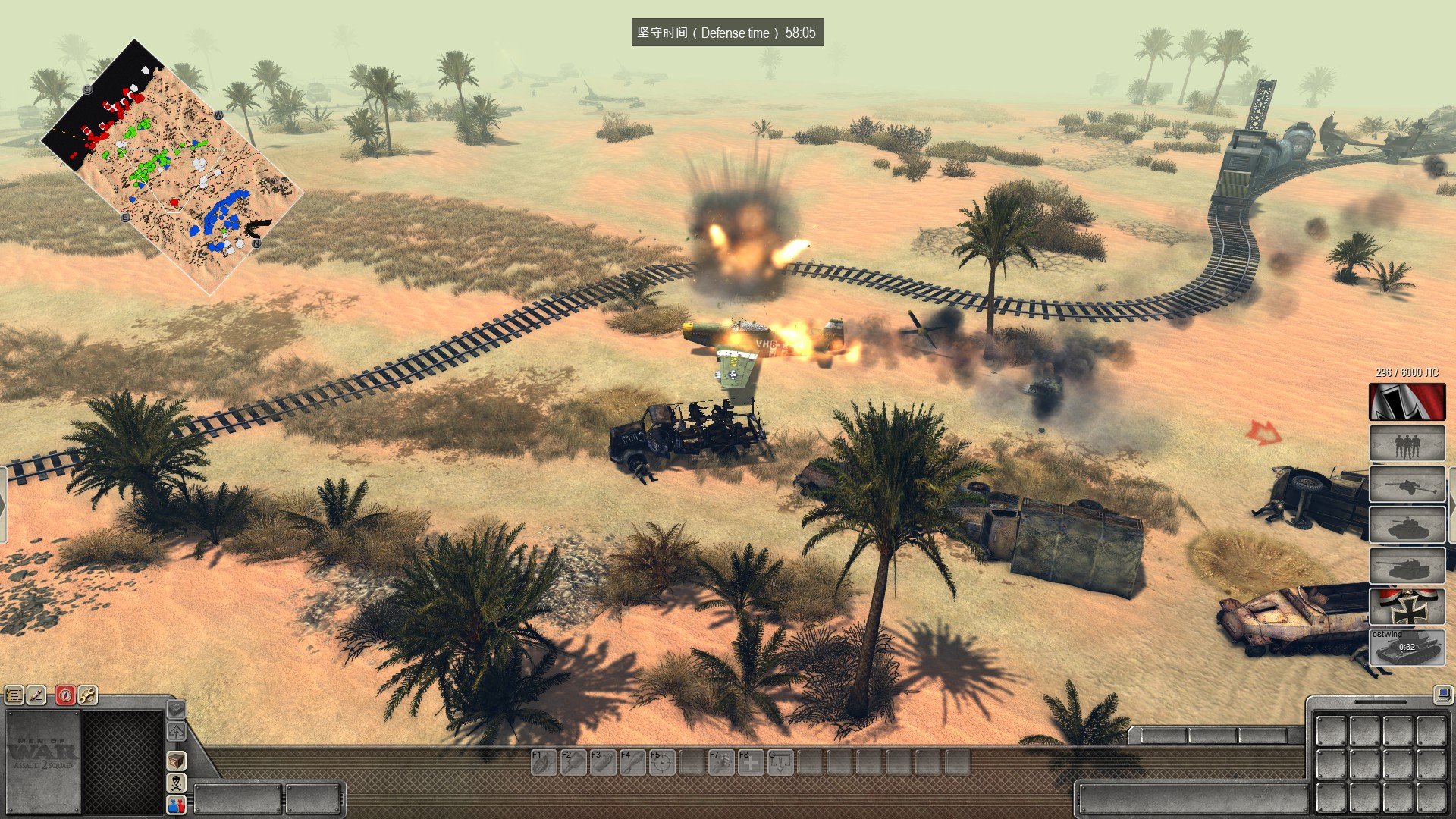Click the tactical minimap
This screenshot has width=1456, height=819.
tap(173, 166)
